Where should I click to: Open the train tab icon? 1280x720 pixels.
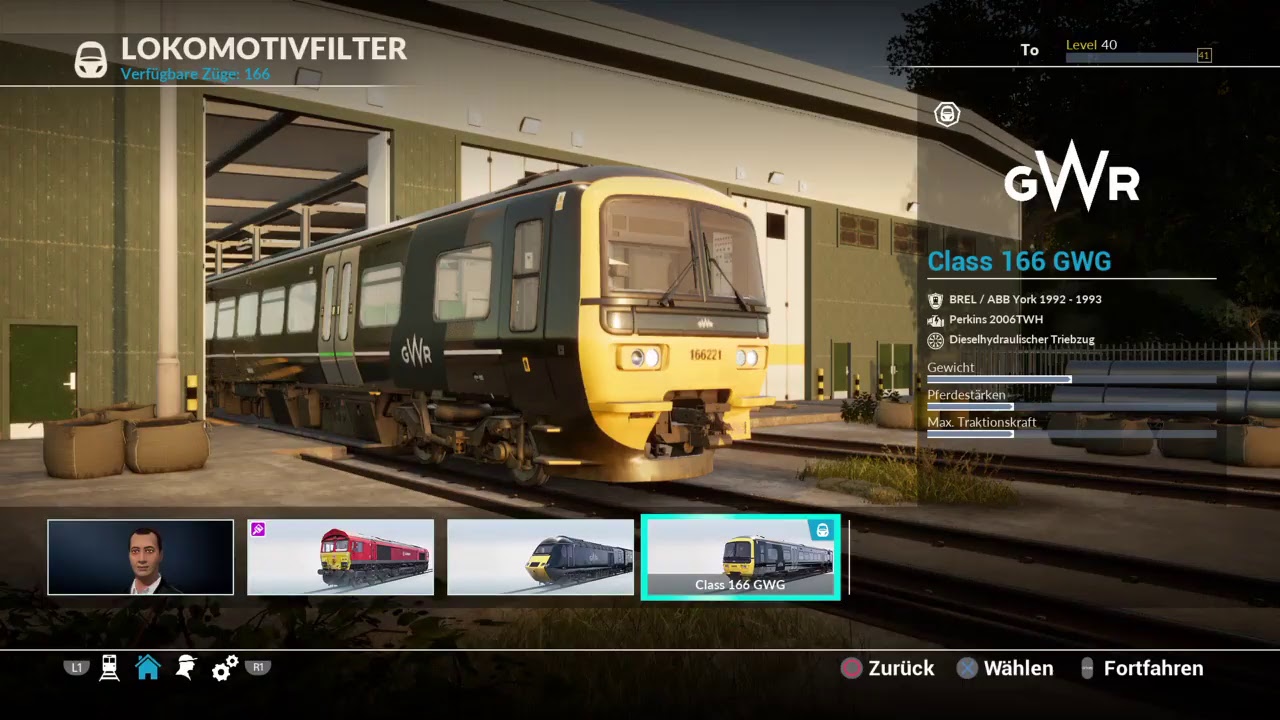pyautogui.click(x=110, y=668)
